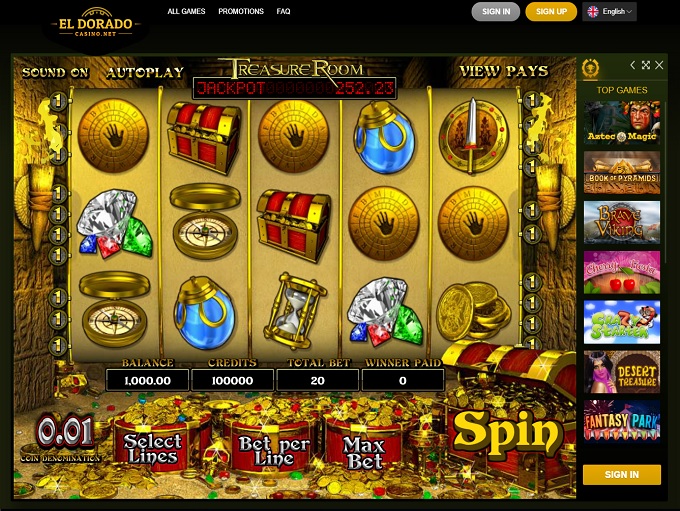Activate the Max Bet button
The width and height of the screenshot is (680, 511).
(364, 452)
